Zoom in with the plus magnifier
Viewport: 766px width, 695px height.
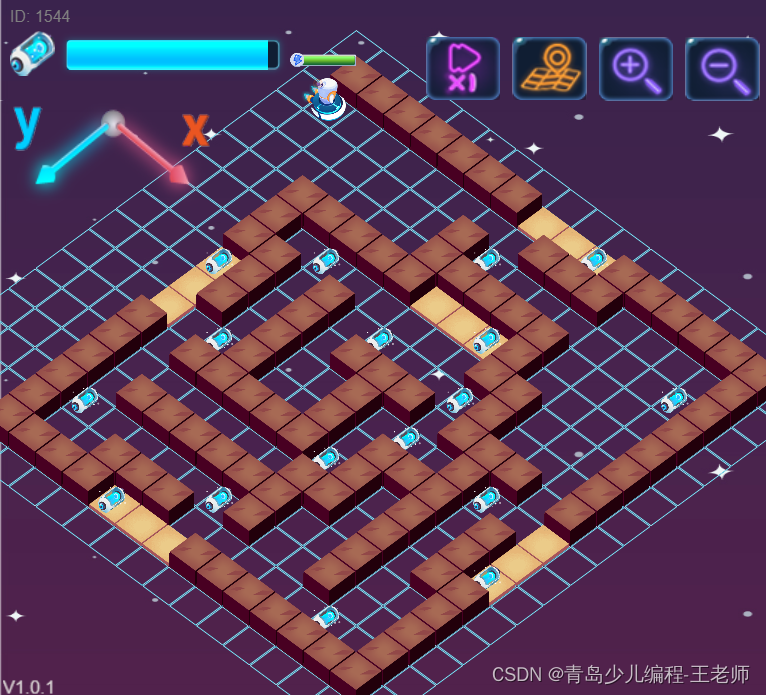click(636, 68)
